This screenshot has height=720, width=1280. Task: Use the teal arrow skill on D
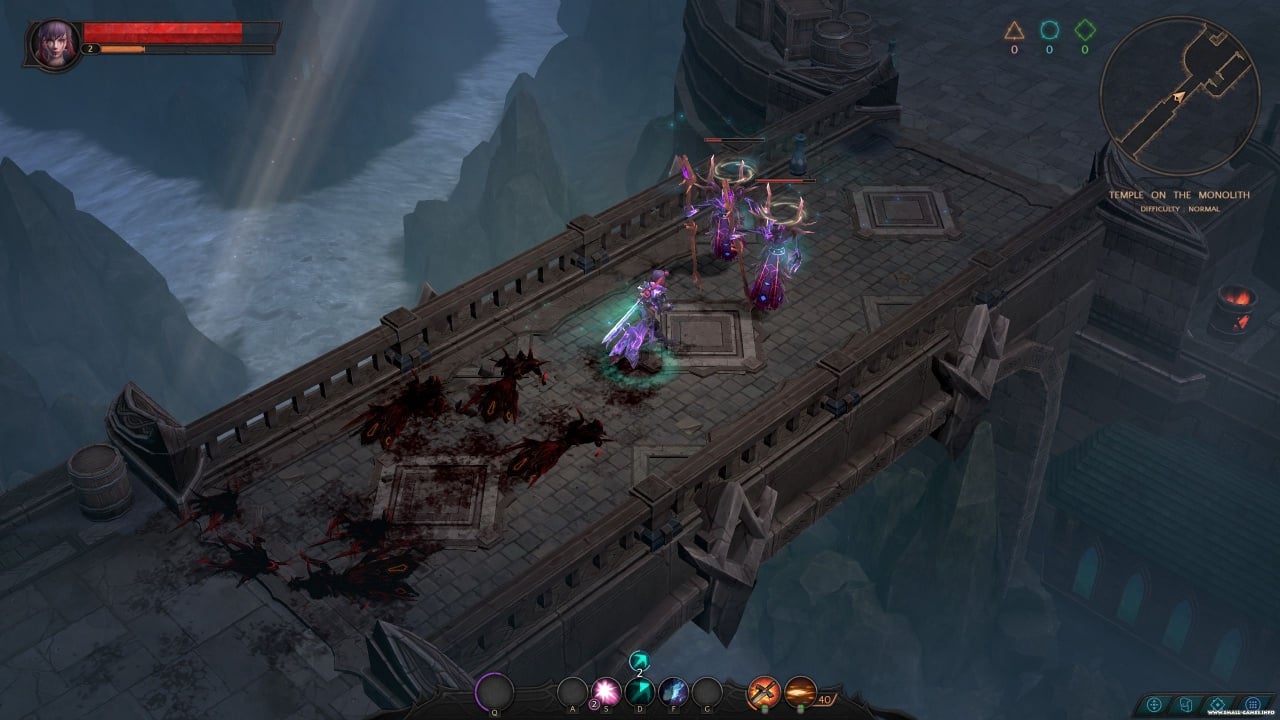[x=639, y=691]
